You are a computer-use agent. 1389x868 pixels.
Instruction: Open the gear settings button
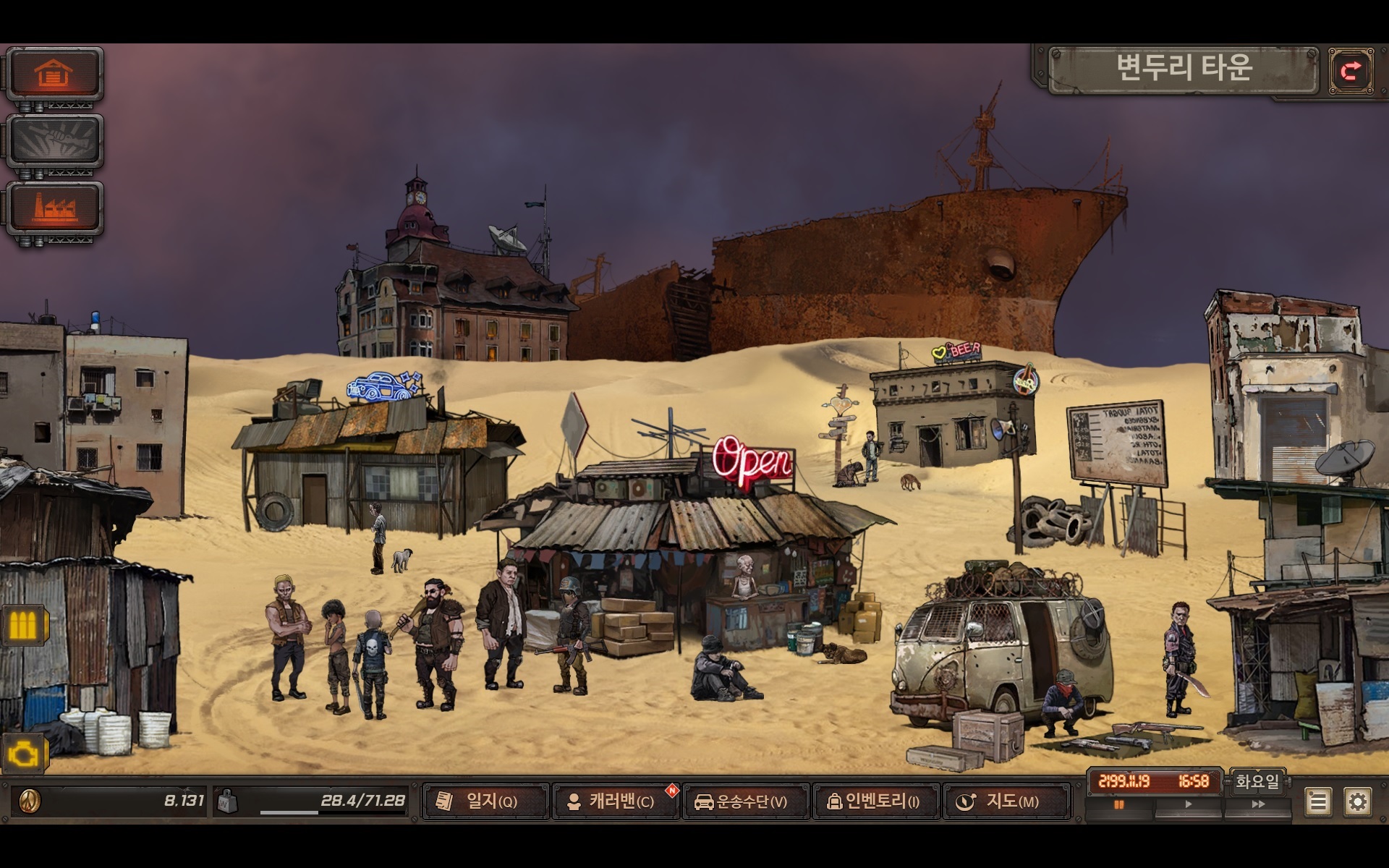click(x=1357, y=801)
